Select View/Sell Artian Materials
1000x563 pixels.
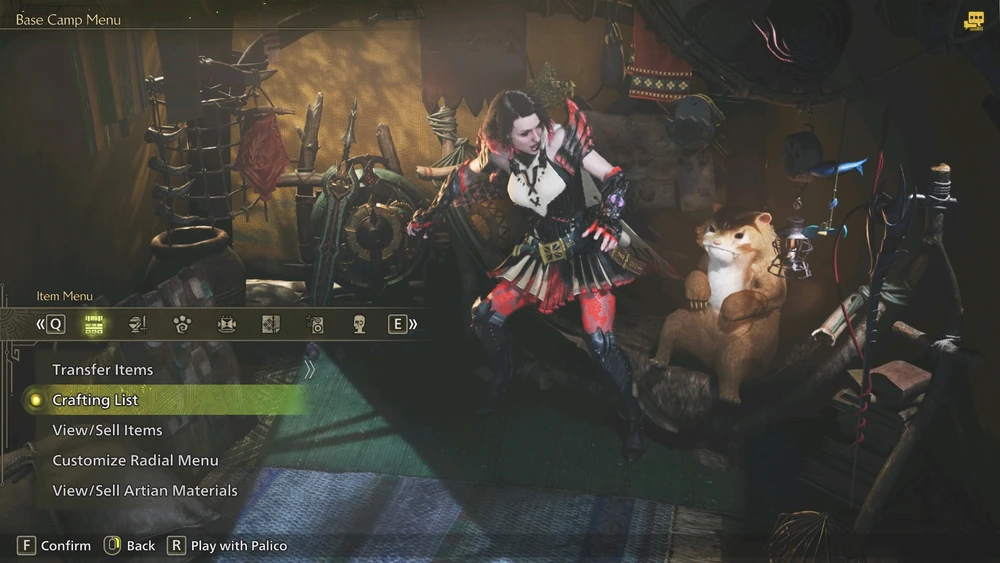[145, 491]
